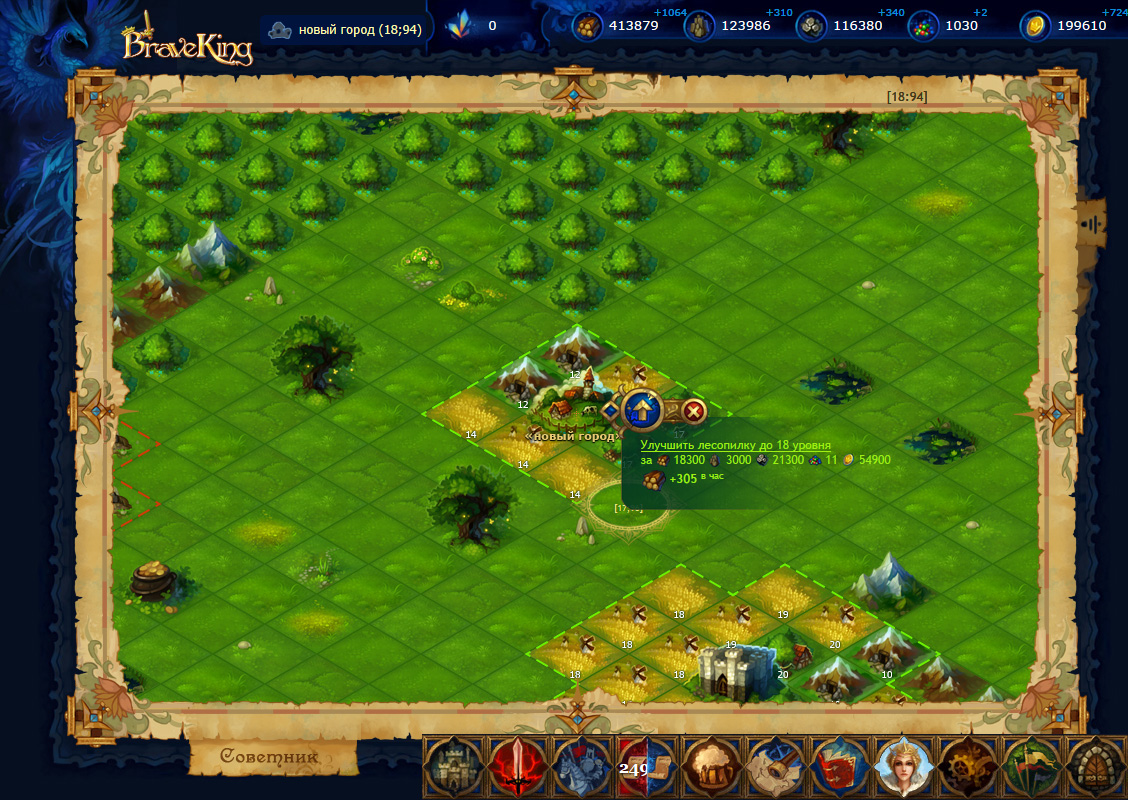Click the 'Улучшить лесопилку до 18 уровня' link
This screenshot has height=800, width=1128.
[x=735, y=445]
